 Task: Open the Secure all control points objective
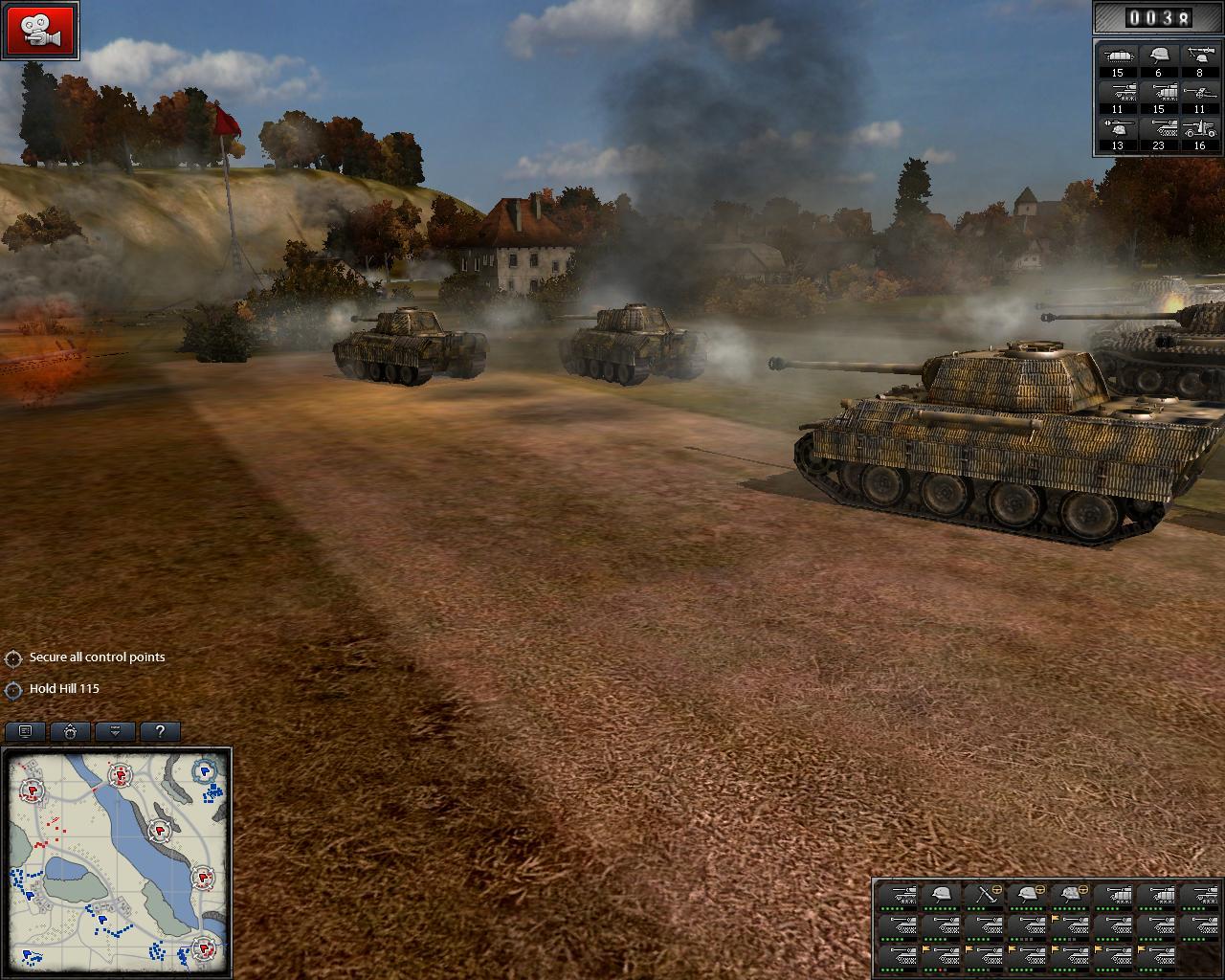[97, 657]
